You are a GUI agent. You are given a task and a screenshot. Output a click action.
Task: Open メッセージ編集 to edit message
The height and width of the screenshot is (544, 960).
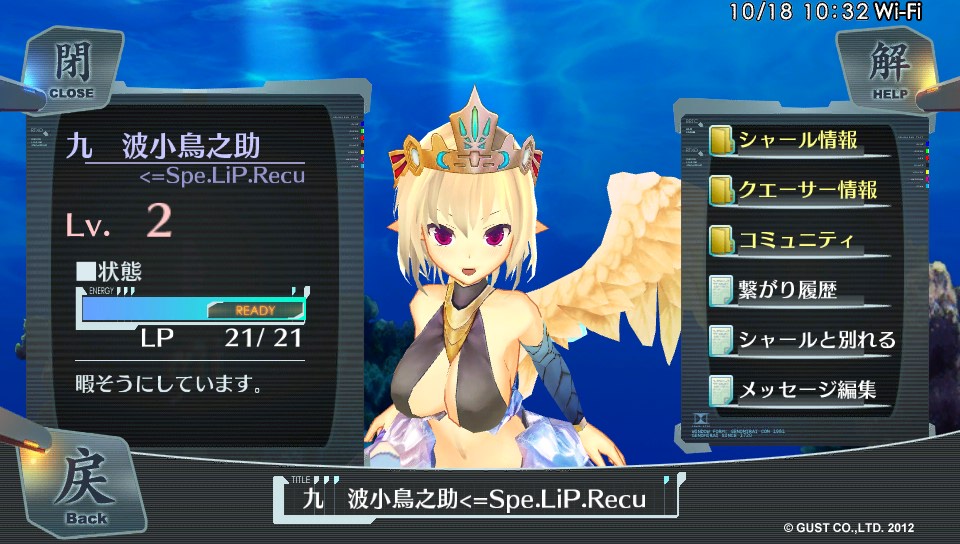(x=806, y=389)
